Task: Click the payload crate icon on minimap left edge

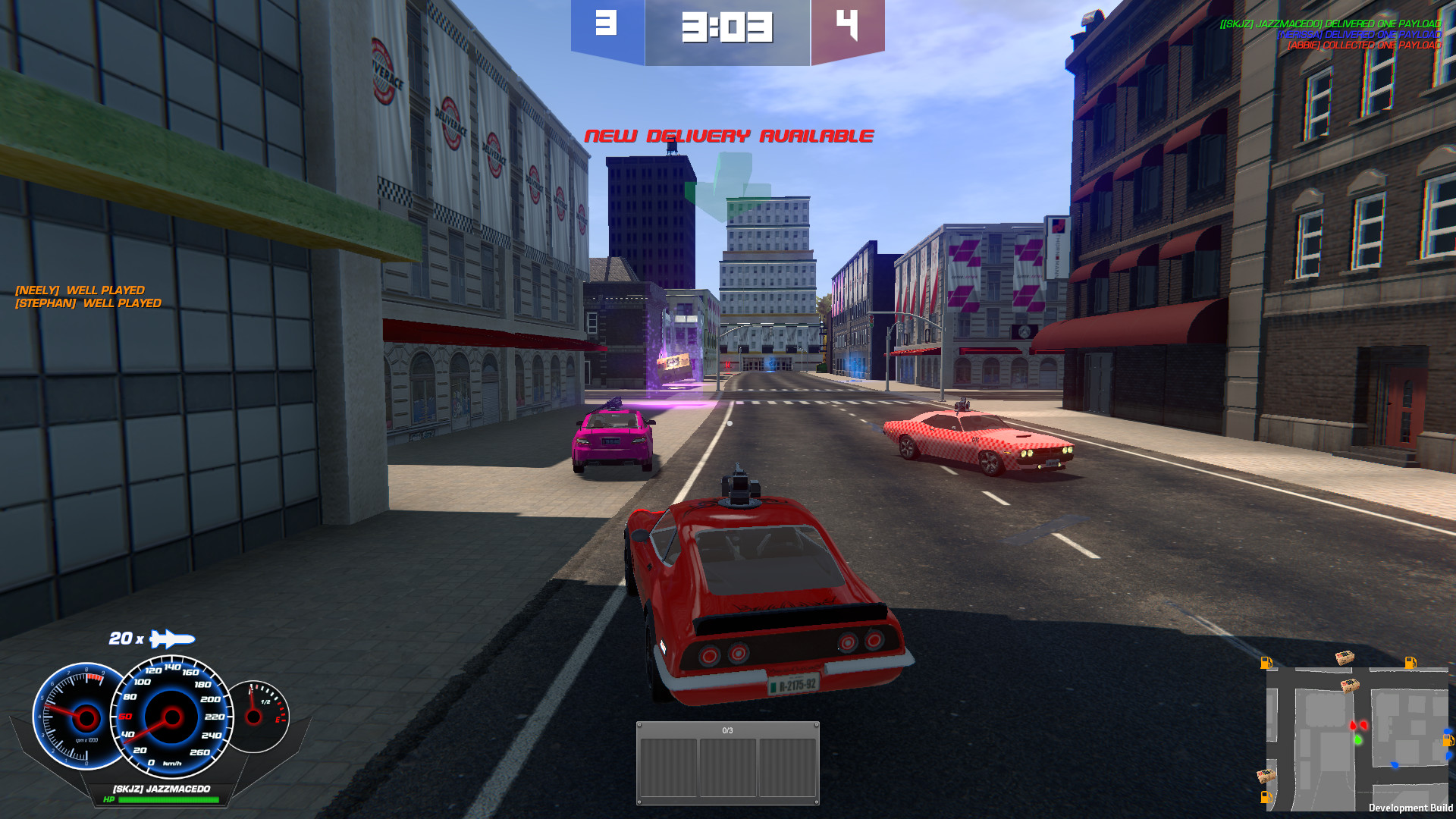Action: click(x=1265, y=776)
